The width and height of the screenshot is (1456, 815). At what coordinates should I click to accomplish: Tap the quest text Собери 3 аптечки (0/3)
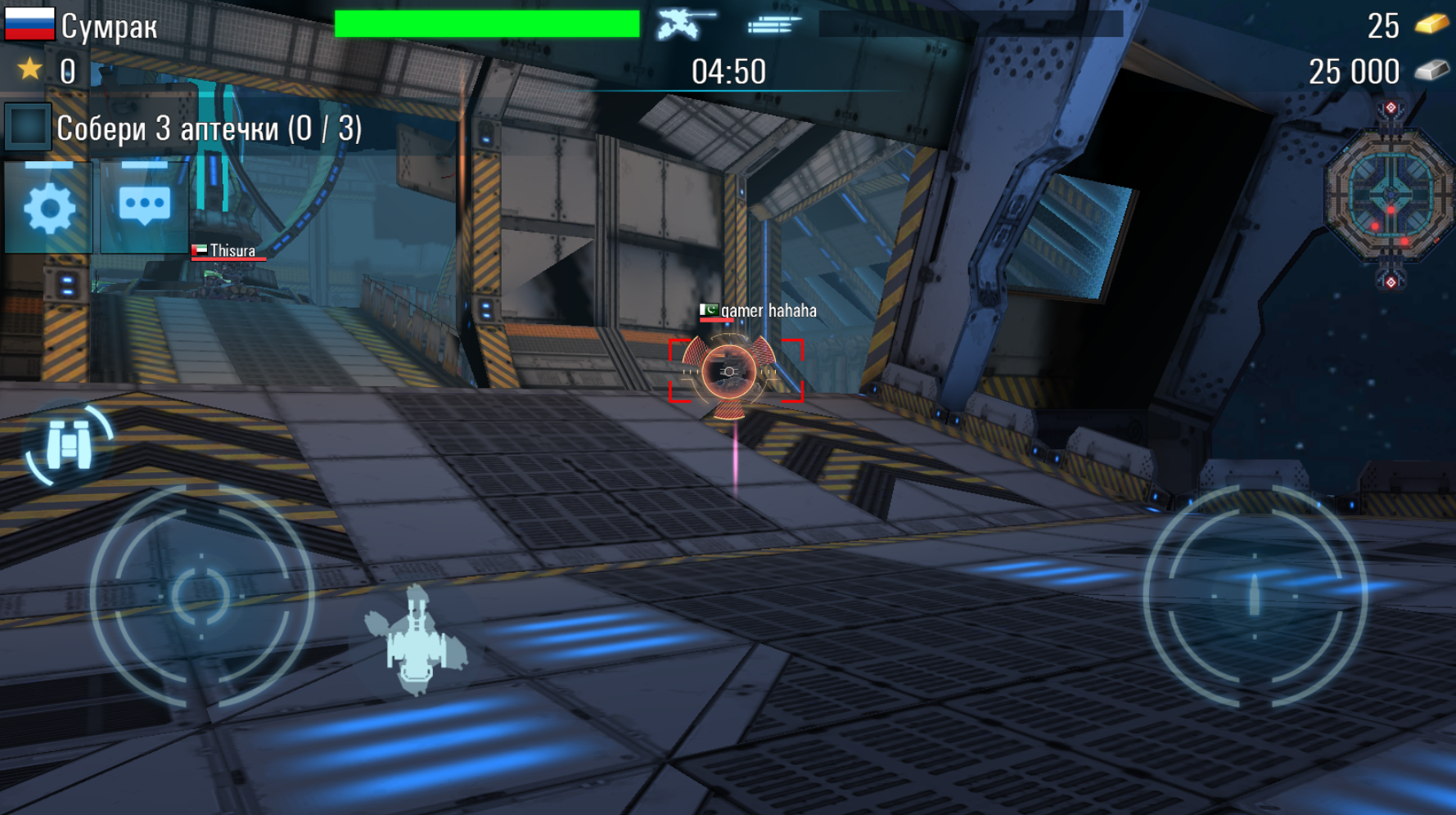point(210,128)
